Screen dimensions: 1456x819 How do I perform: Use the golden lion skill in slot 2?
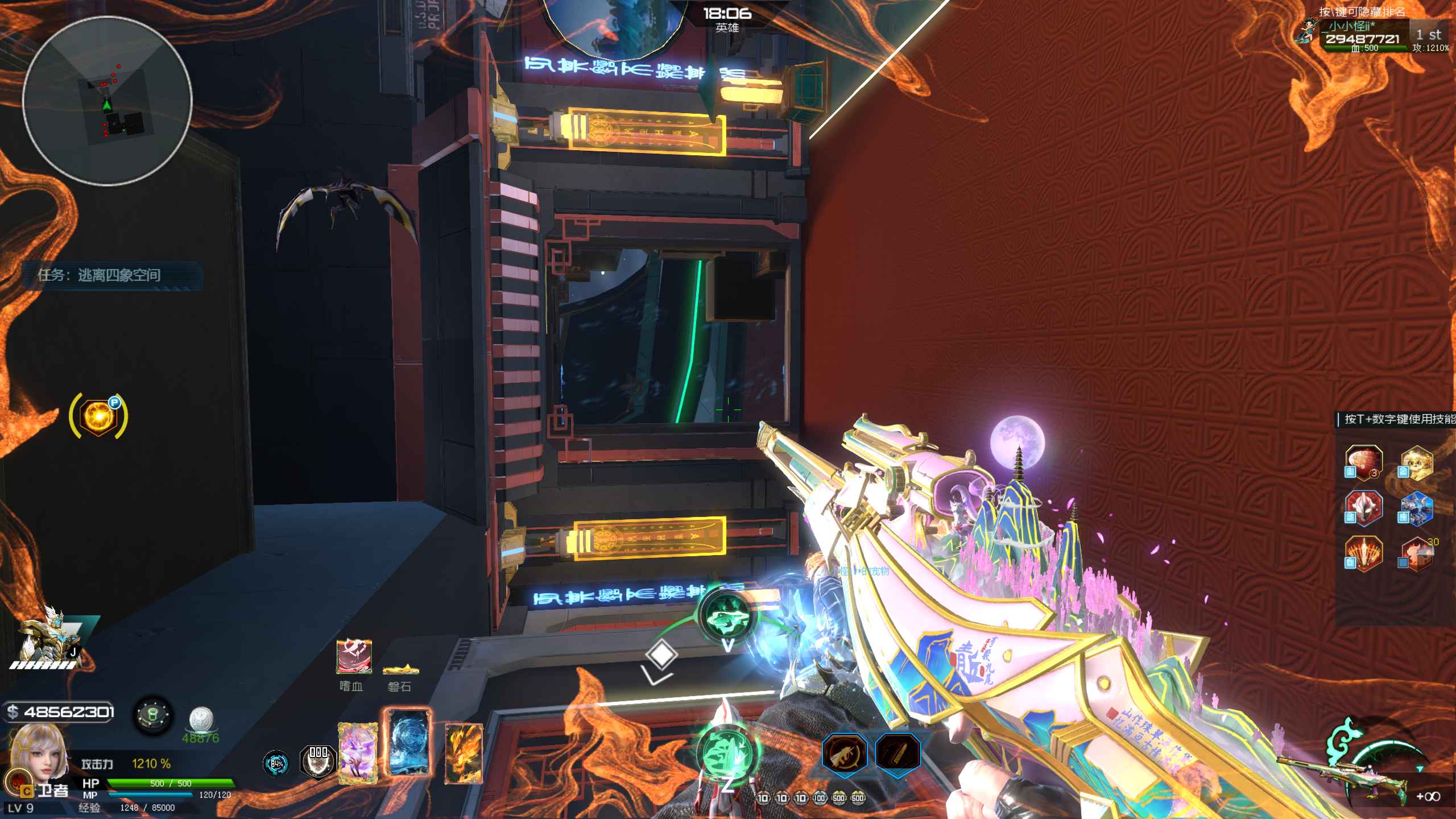pyautogui.click(x=1416, y=462)
